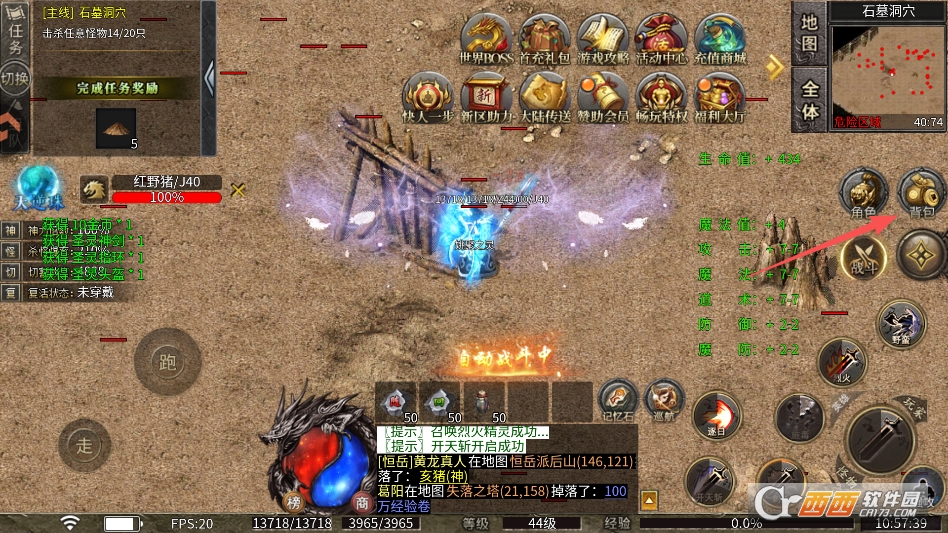The height and width of the screenshot is (533, 948).
Task: Use the 逐日 sun-chasing skill
Action: pyautogui.click(x=714, y=413)
